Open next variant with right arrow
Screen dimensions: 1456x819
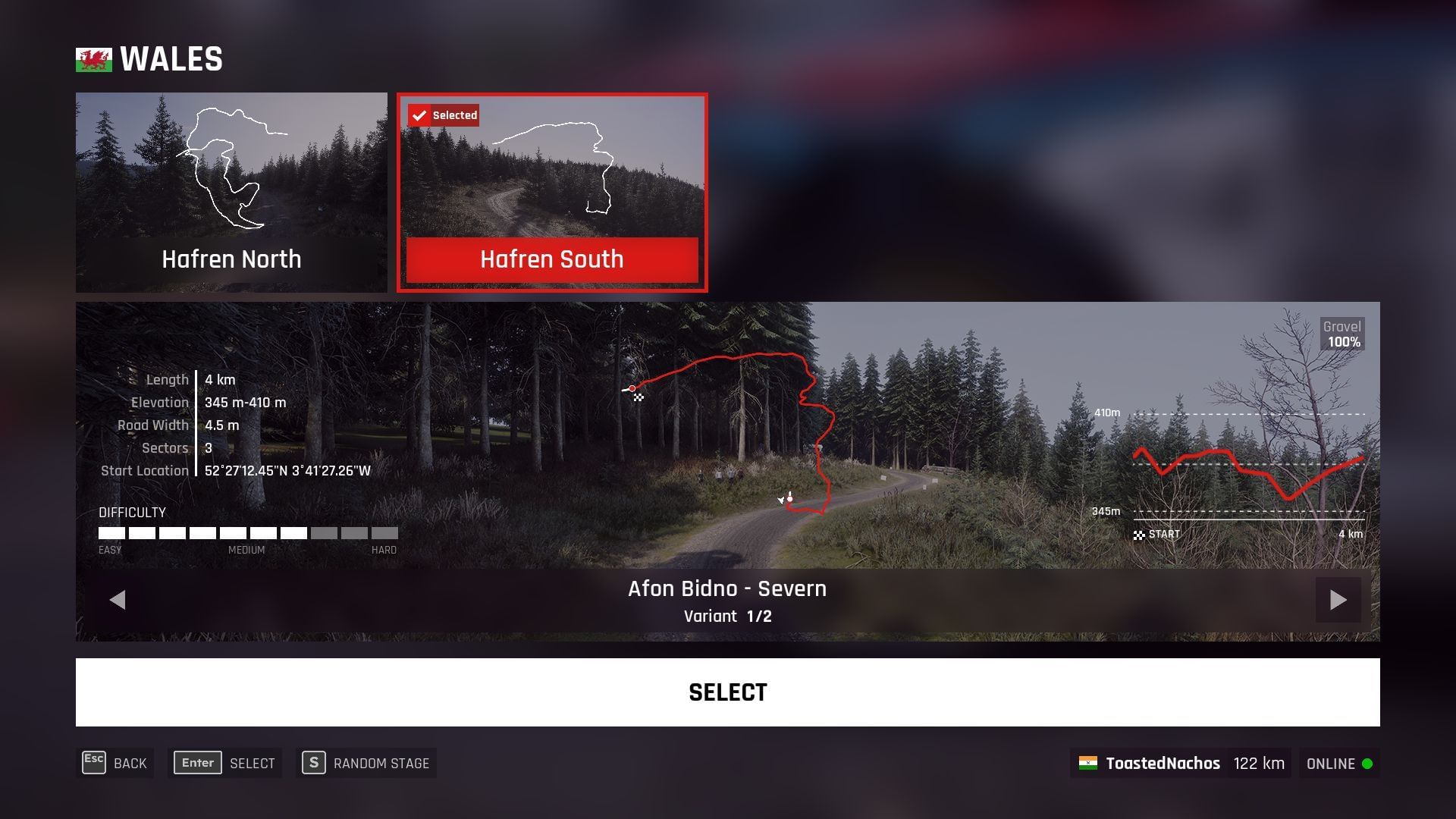[1338, 599]
